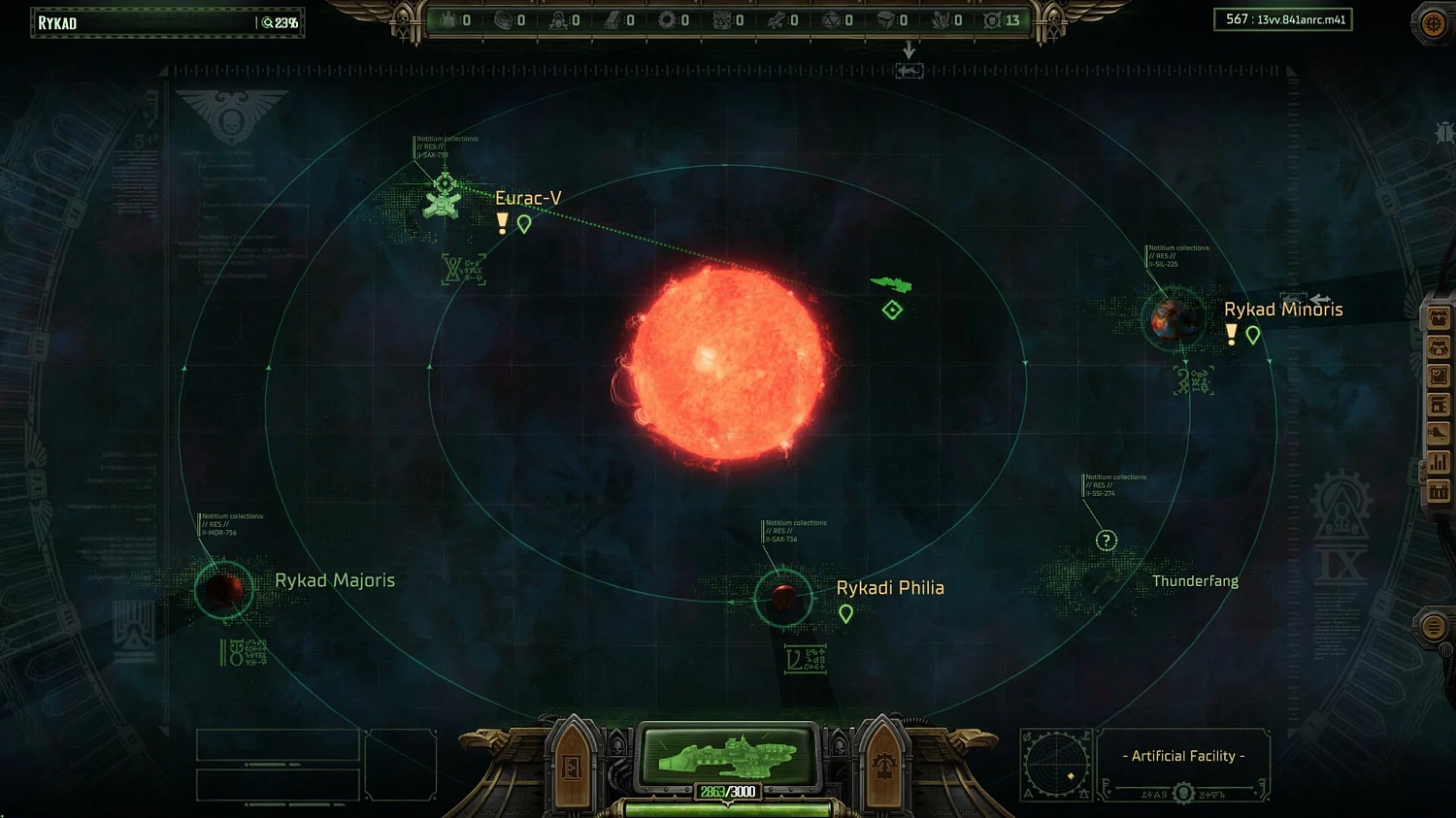Open the cargo hold panel from the right sidebar

tap(1439, 316)
